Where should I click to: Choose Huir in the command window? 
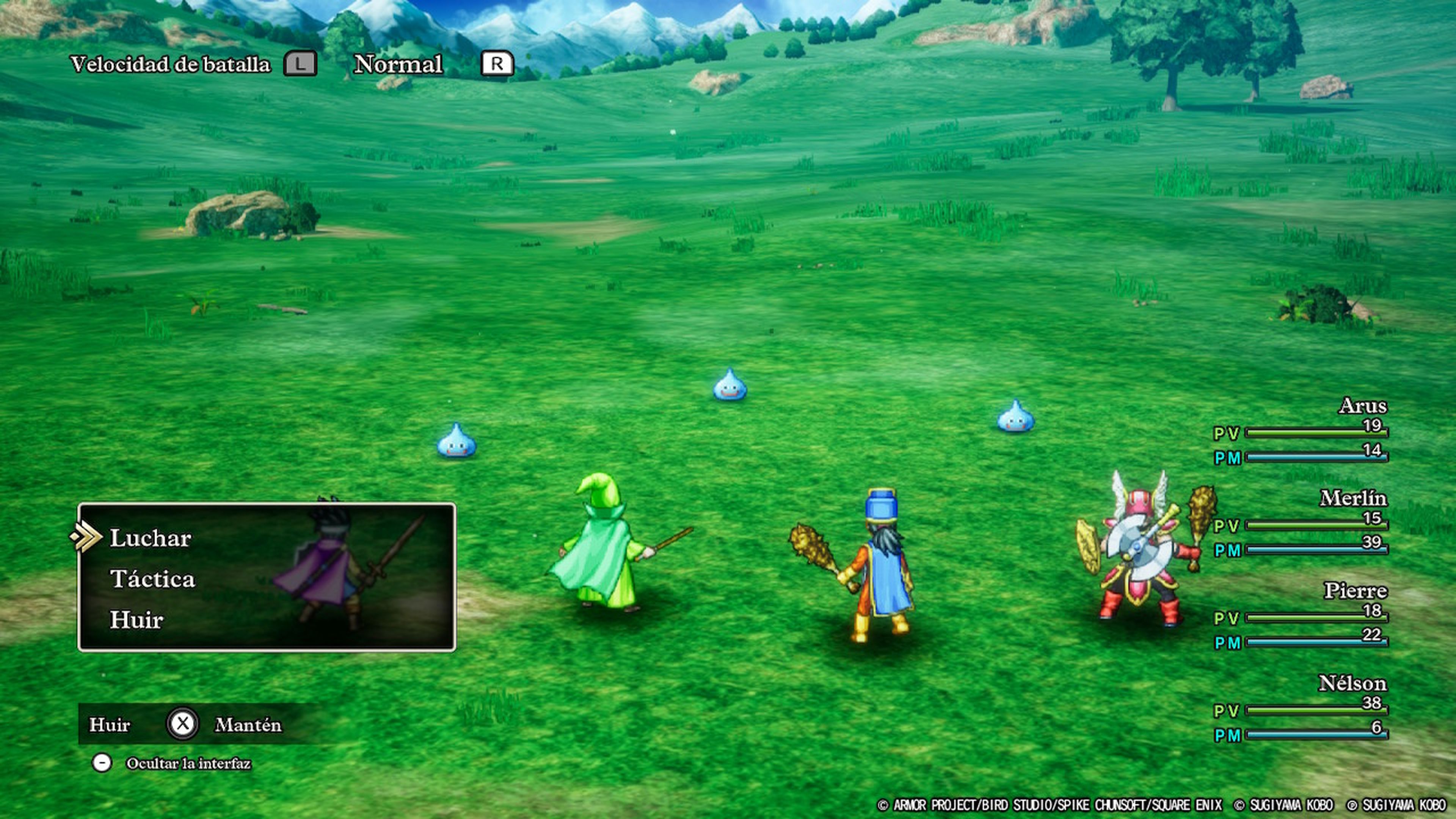[136, 620]
